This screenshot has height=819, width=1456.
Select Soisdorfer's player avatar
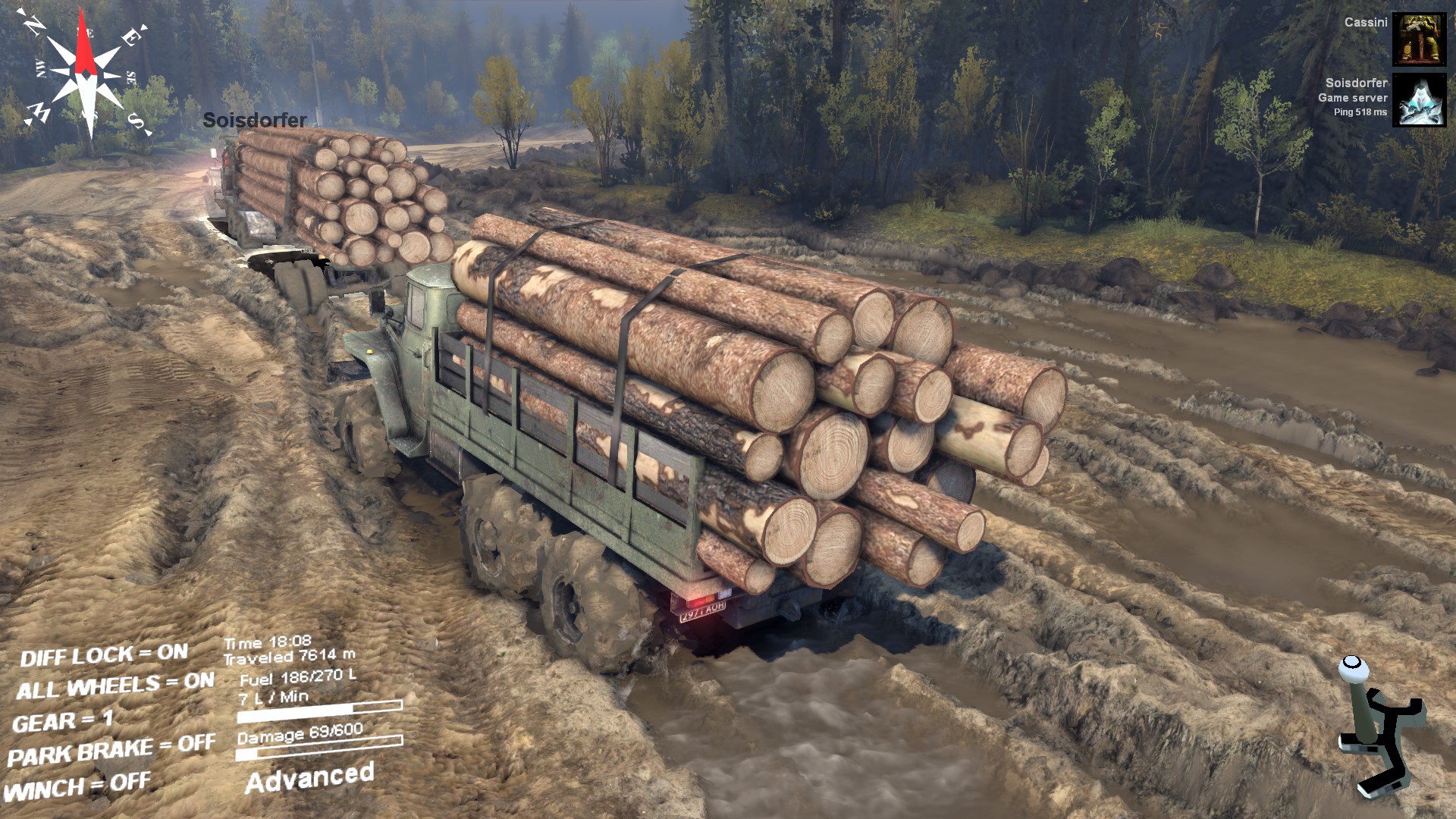[1419, 99]
